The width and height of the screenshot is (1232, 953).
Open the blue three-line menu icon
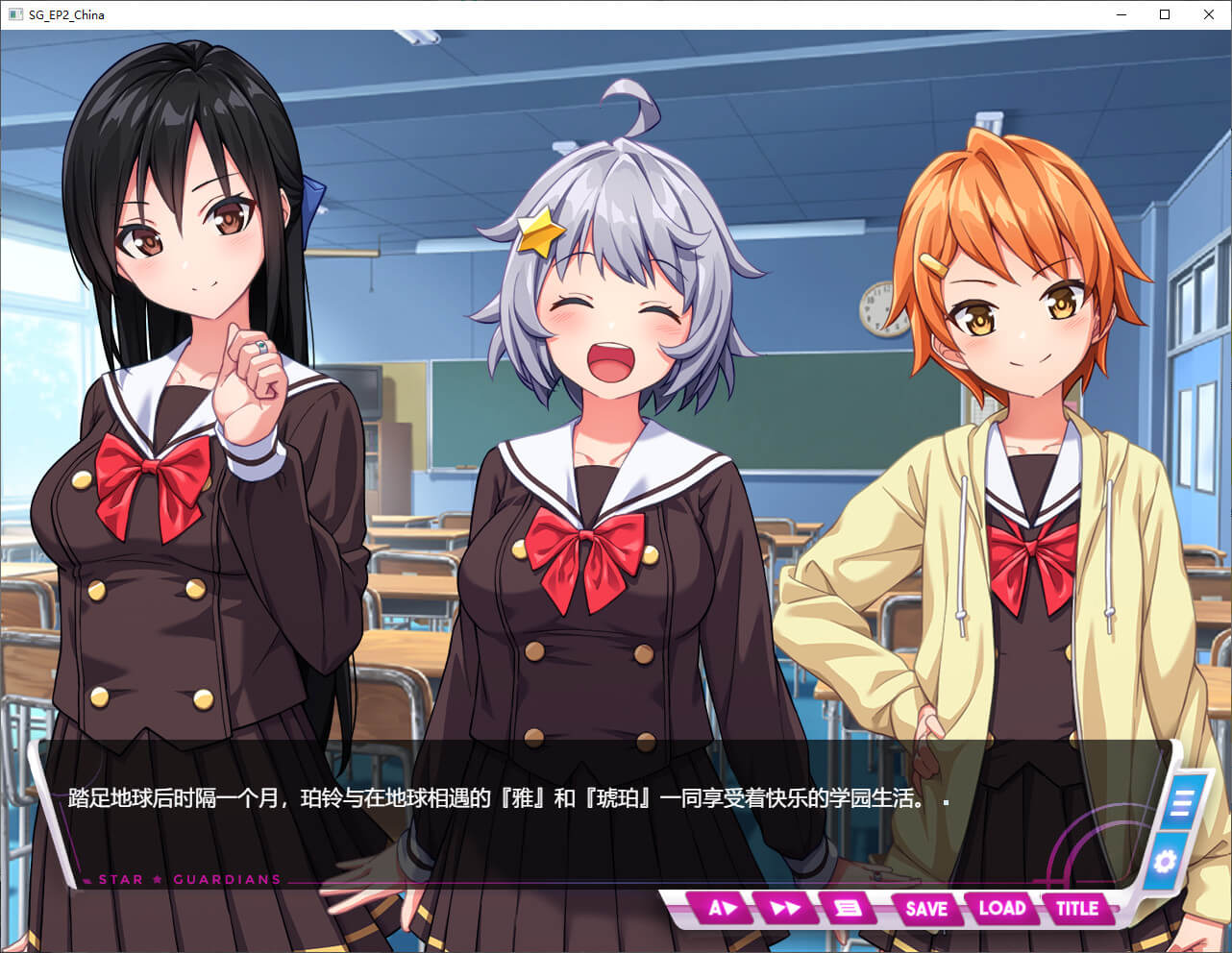[1181, 803]
